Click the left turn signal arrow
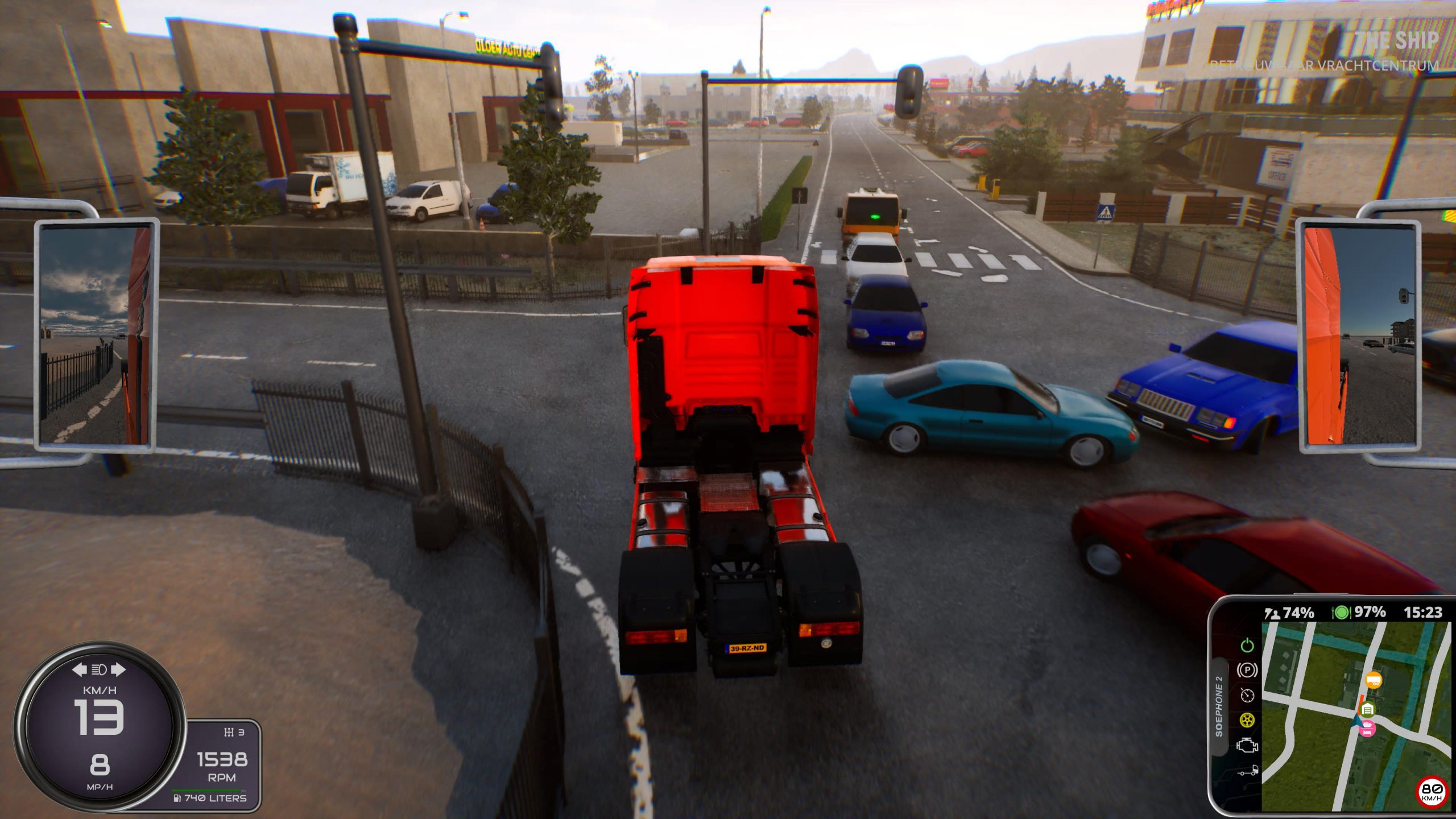 pyautogui.click(x=79, y=669)
